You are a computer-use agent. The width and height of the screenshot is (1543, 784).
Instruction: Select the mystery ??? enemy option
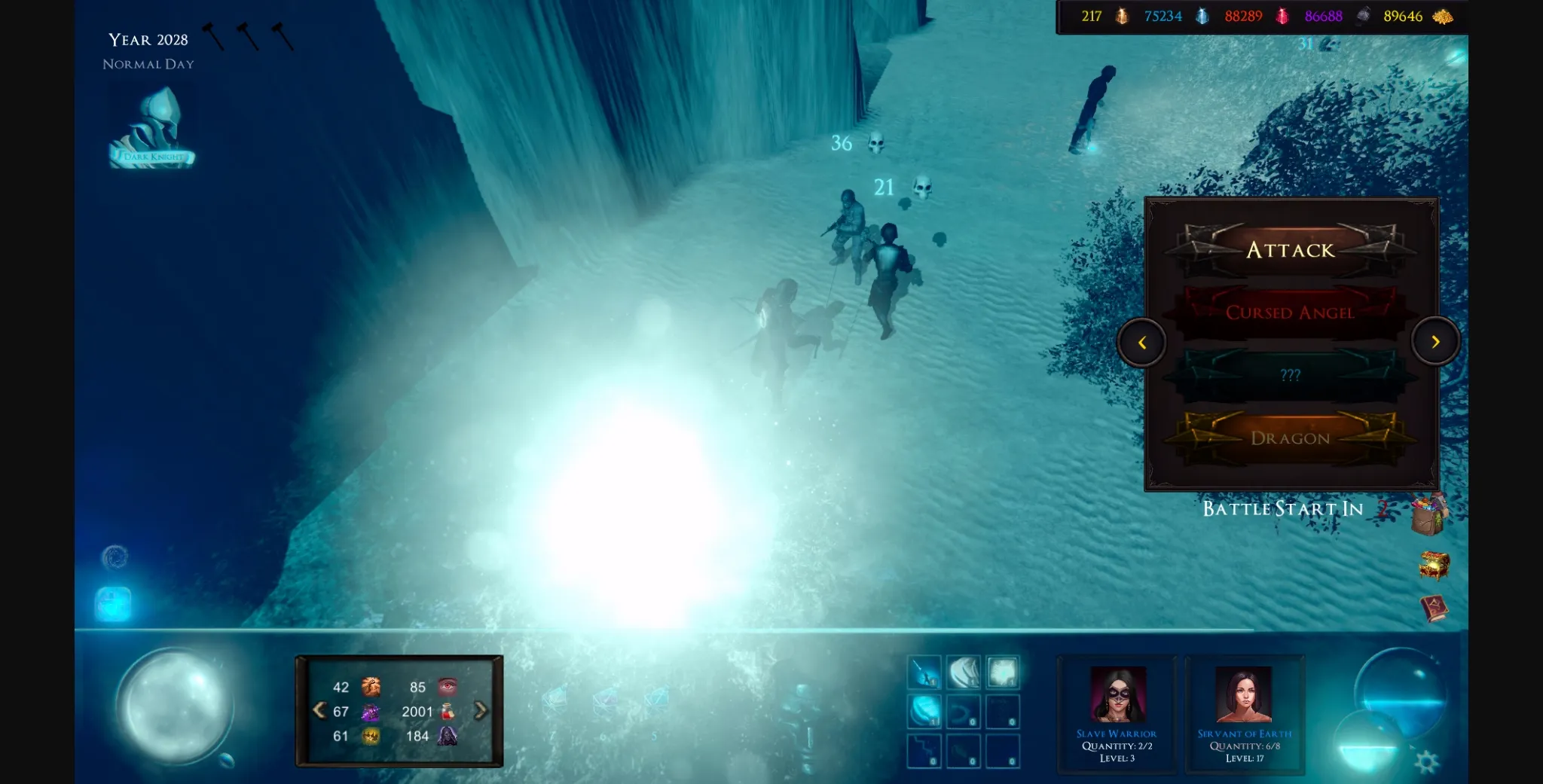[x=1291, y=374]
